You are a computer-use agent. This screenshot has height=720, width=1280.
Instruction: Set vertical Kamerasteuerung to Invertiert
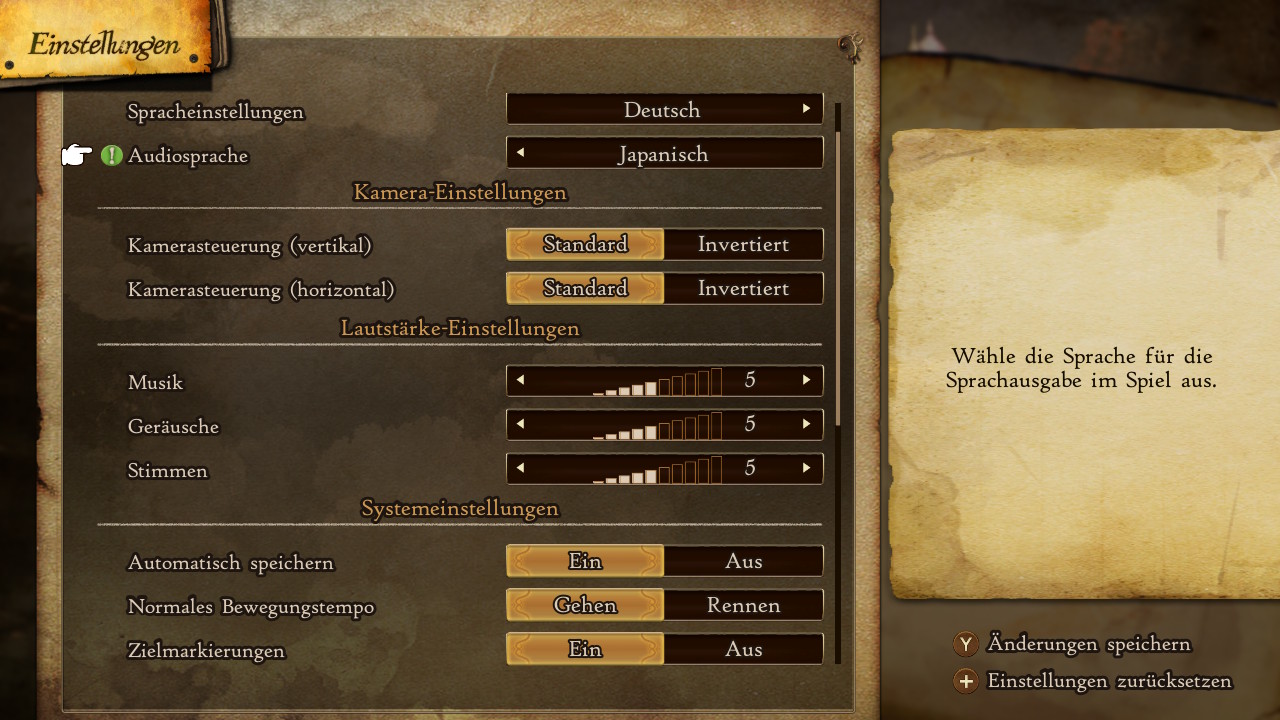pyautogui.click(x=743, y=244)
